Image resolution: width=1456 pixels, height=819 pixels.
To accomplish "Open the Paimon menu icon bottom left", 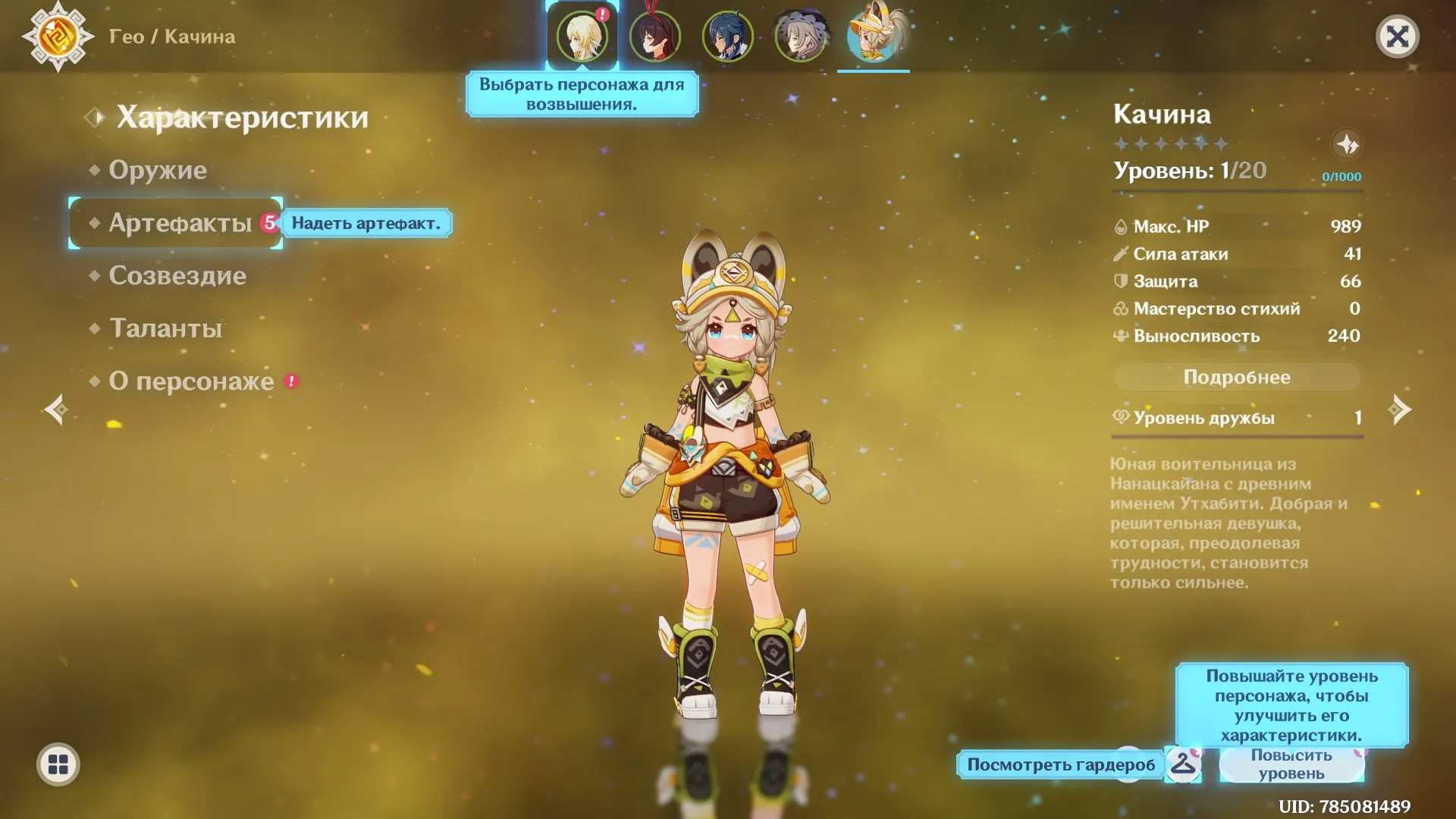I will pyautogui.click(x=59, y=764).
